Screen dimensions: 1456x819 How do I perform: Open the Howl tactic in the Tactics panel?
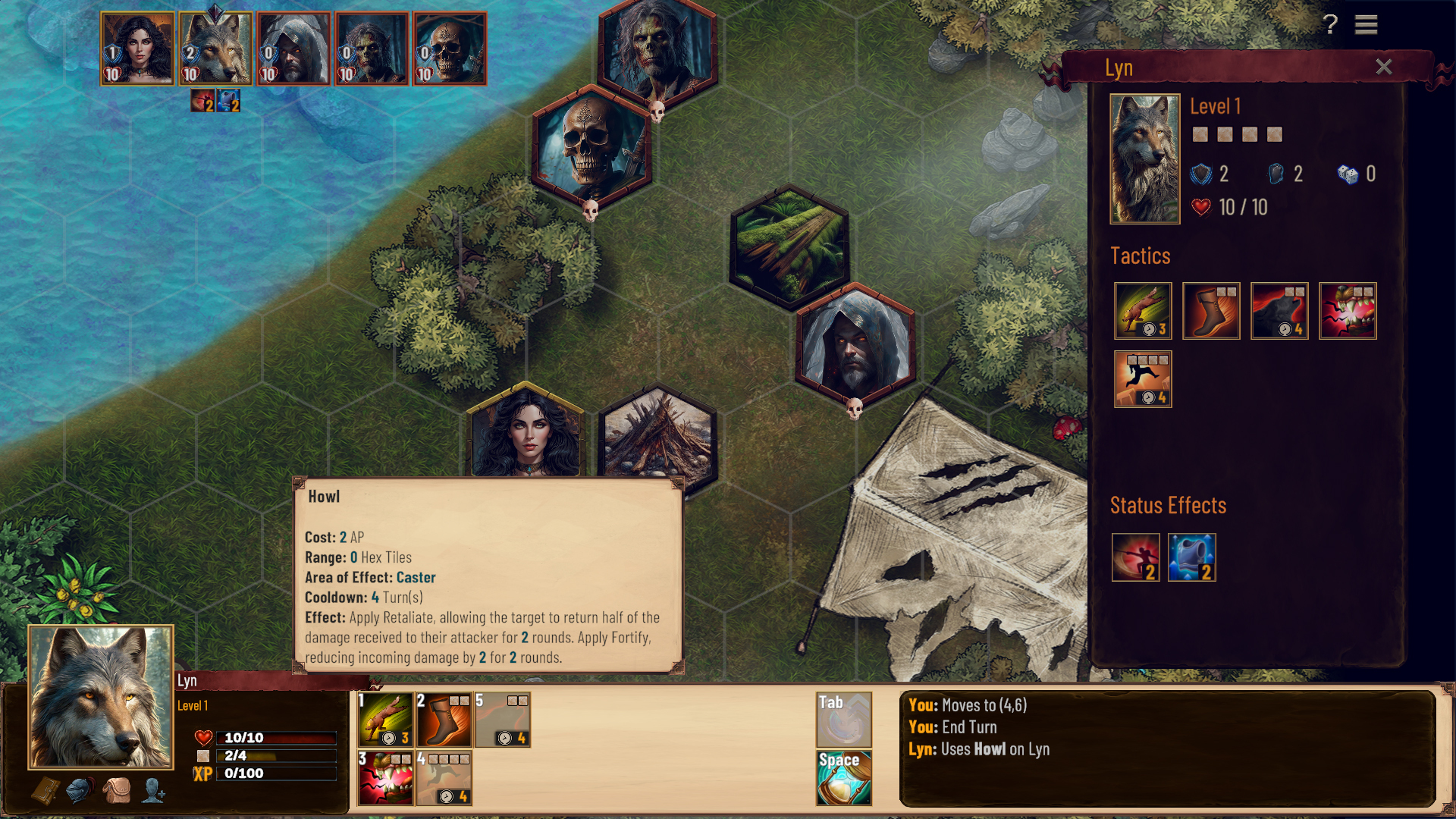[x=1279, y=312]
